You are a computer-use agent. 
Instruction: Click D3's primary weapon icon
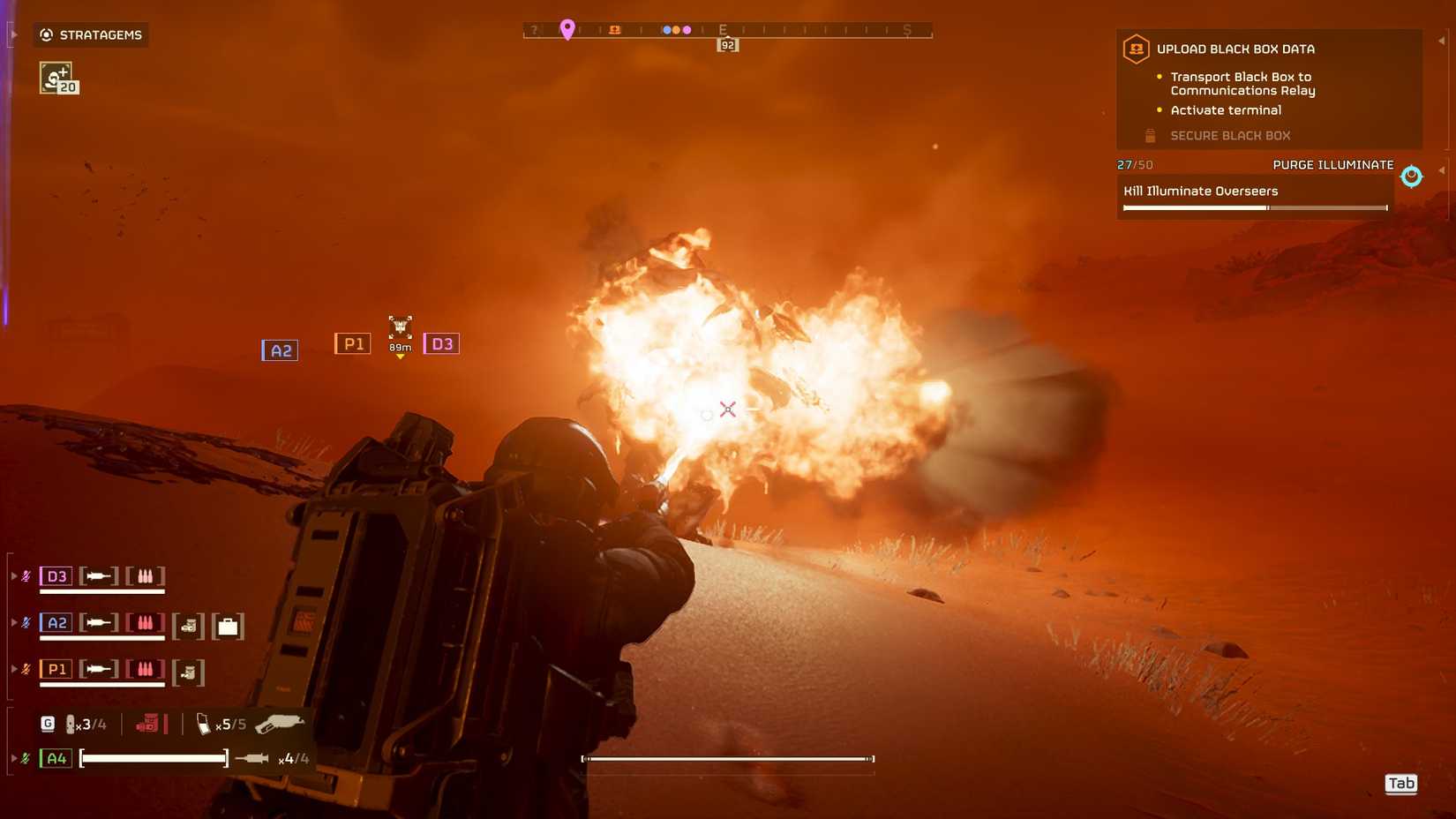(x=99, y=575)
